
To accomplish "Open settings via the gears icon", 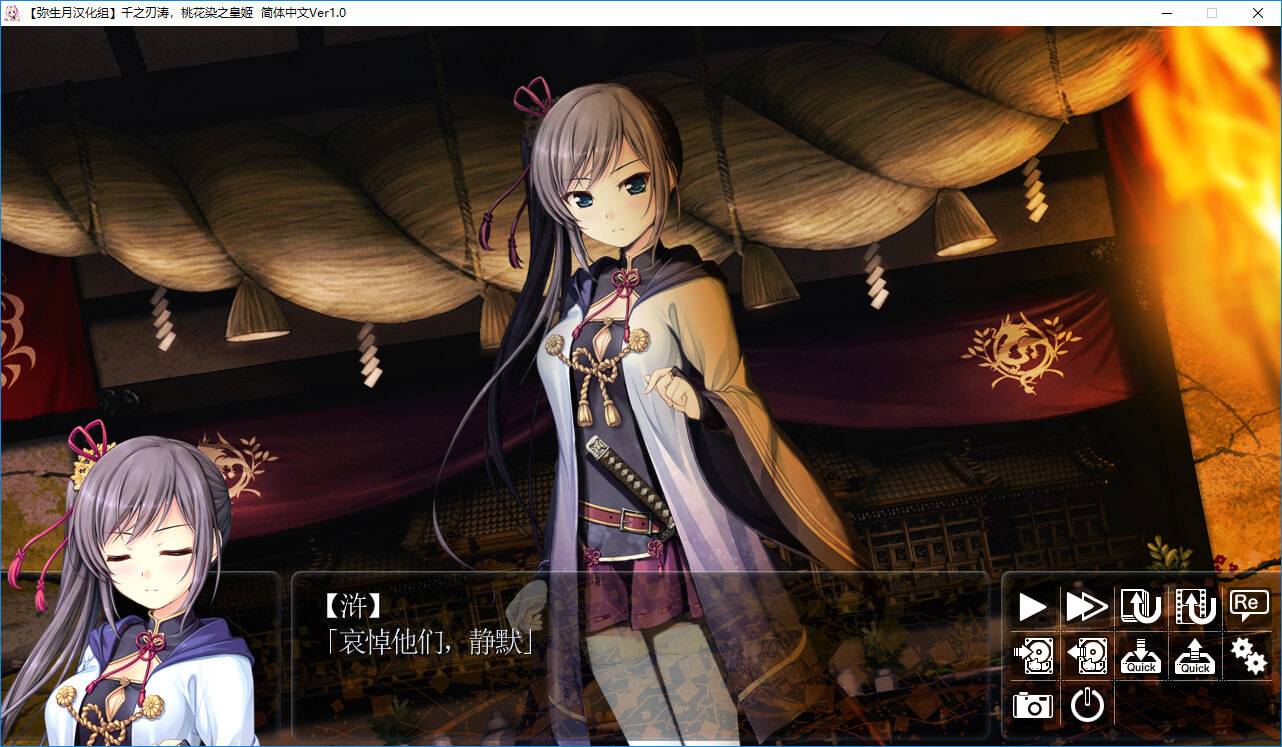I will [1248, 656].
